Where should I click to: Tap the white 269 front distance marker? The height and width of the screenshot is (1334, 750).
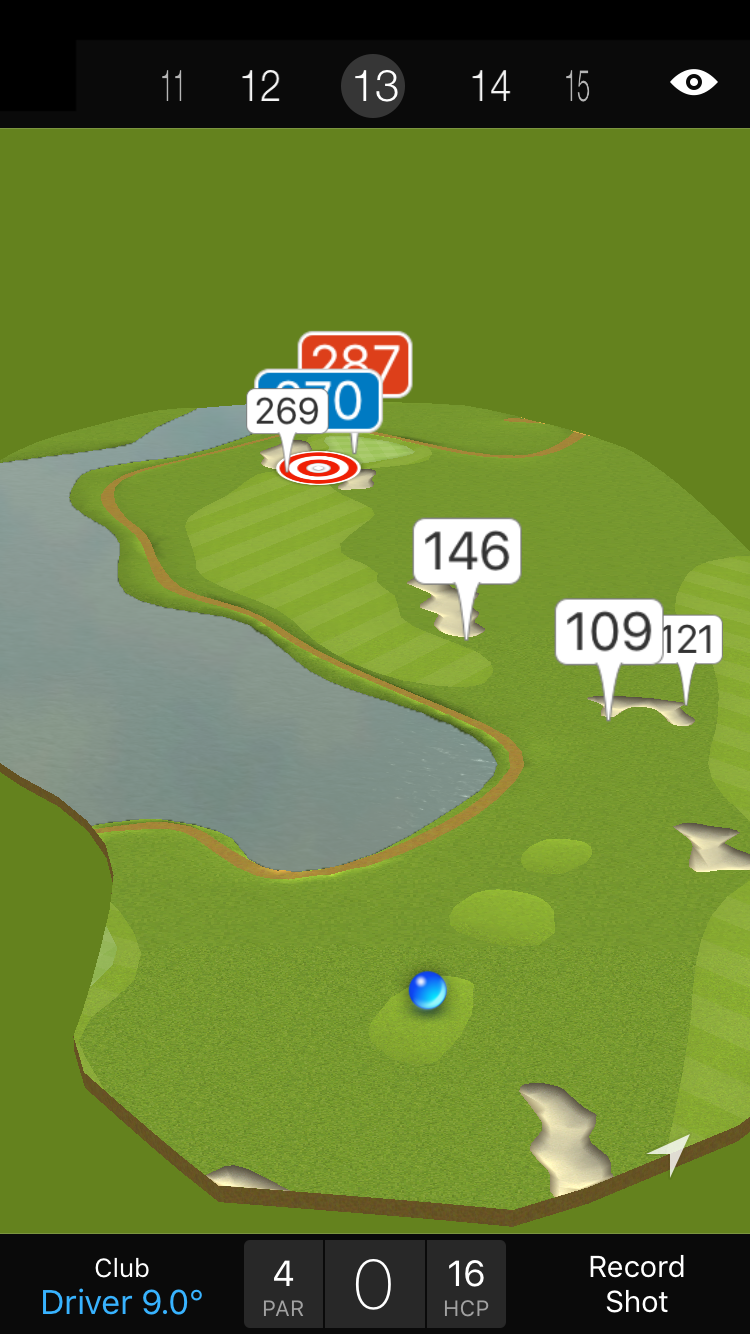[286, 411]
